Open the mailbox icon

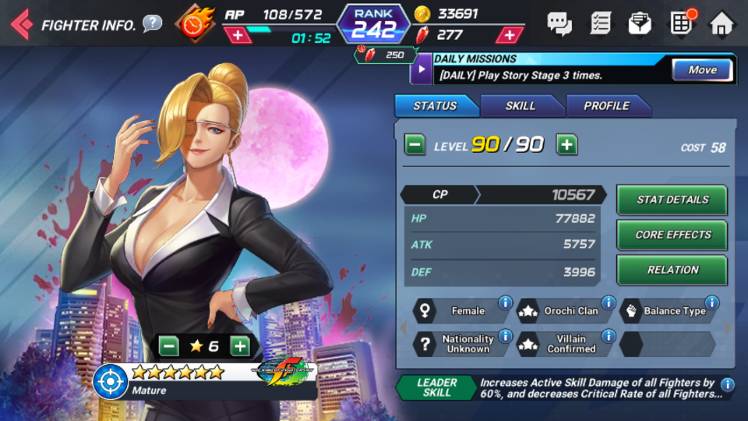point(639,23)
